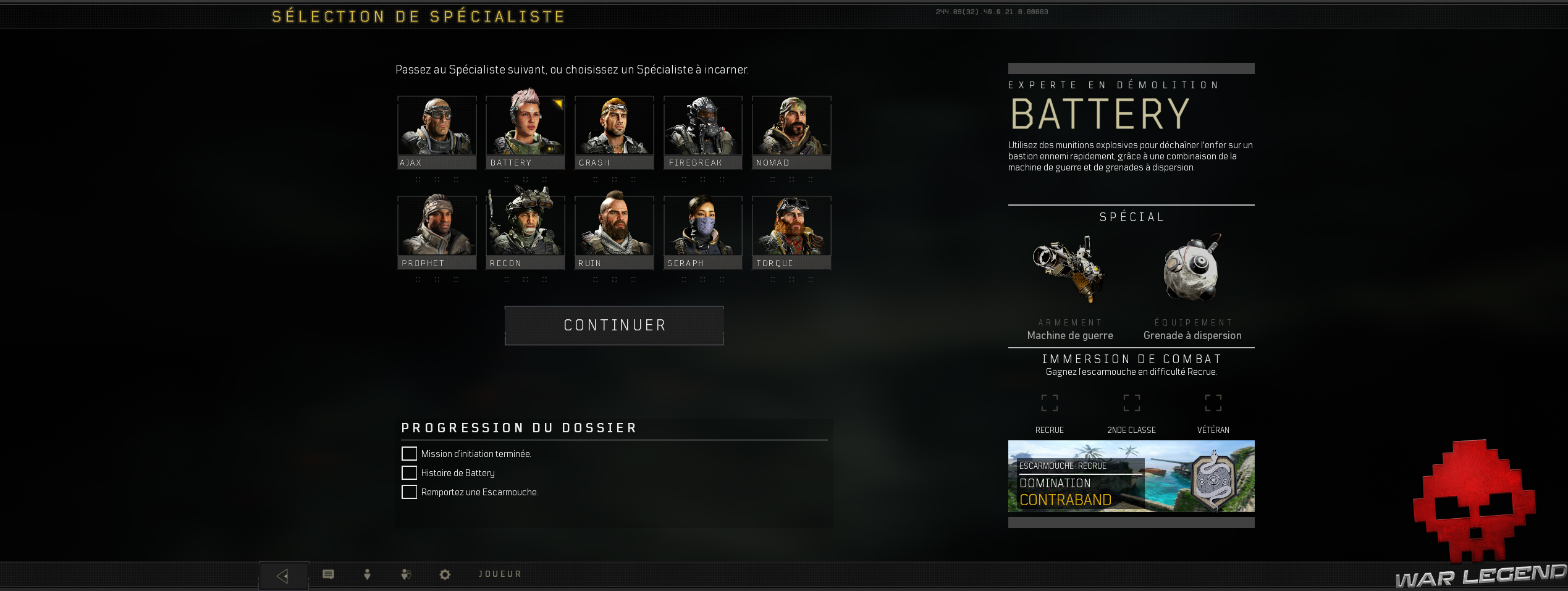The width and height of the screenshot is (1568, 591).
Task: Click the Continuer button
Action: (614, 325)
